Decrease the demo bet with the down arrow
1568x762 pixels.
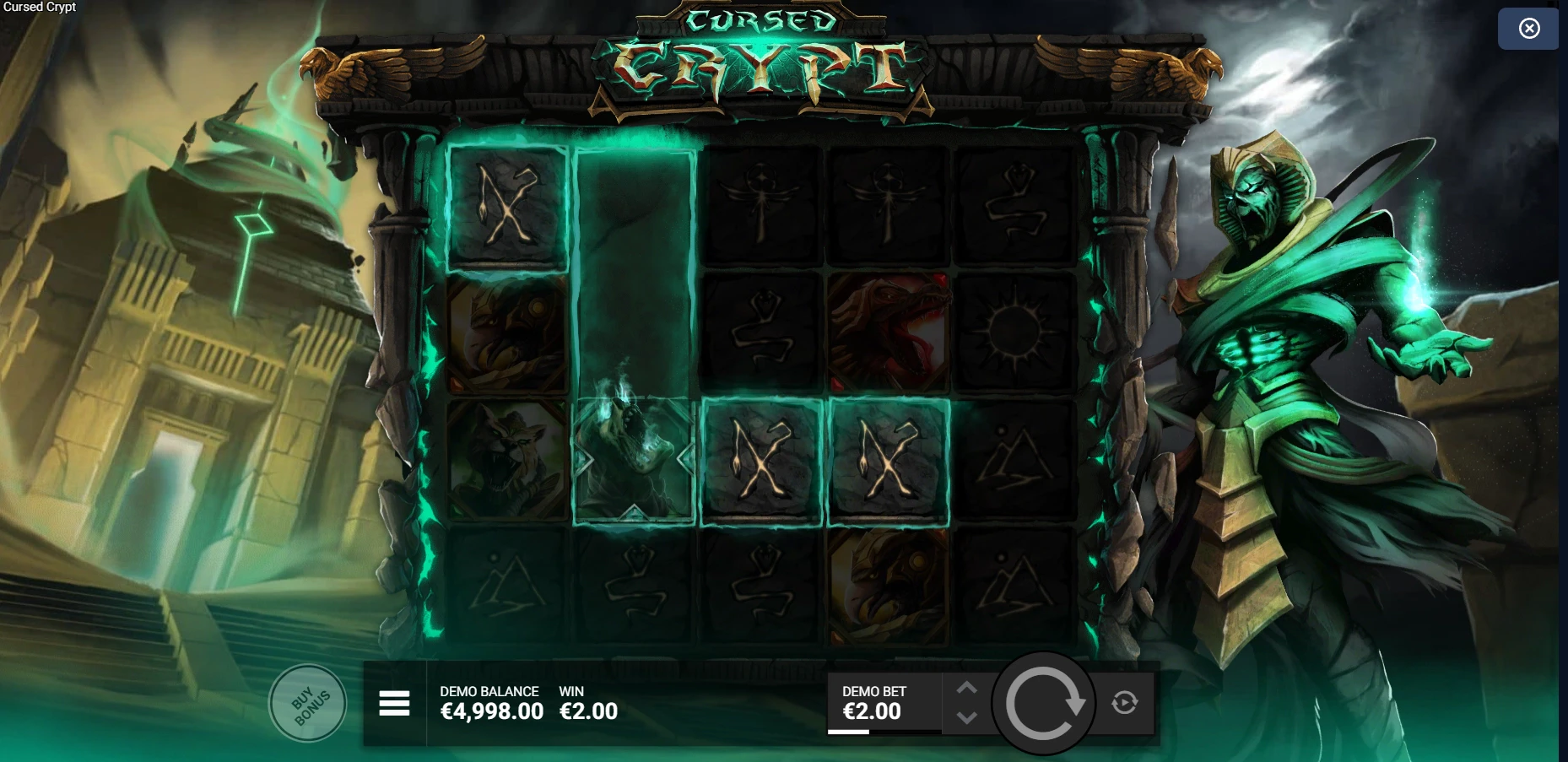[x=967, y=718]
